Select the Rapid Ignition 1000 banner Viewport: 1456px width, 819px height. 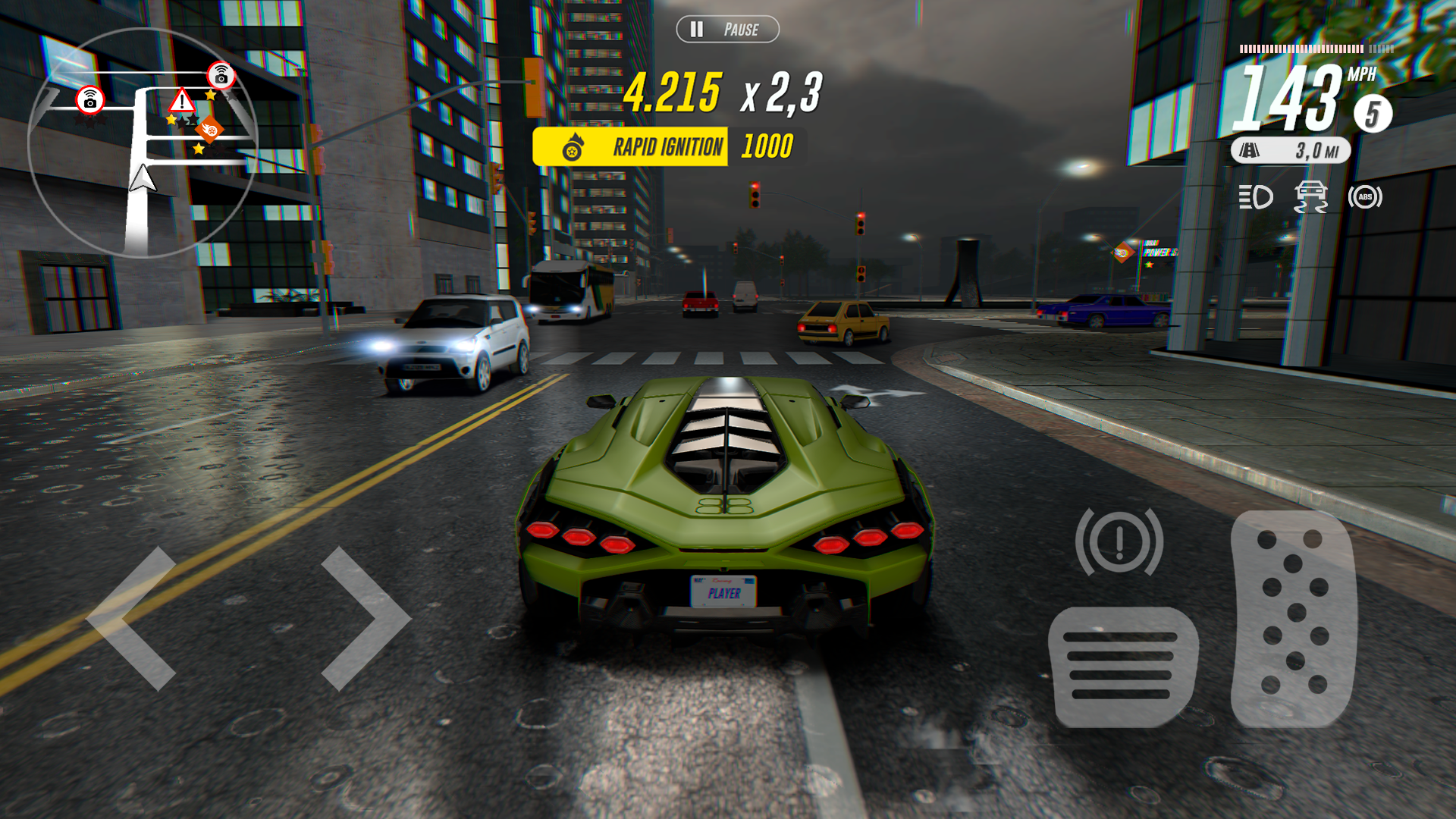click(x=667, y=146)
